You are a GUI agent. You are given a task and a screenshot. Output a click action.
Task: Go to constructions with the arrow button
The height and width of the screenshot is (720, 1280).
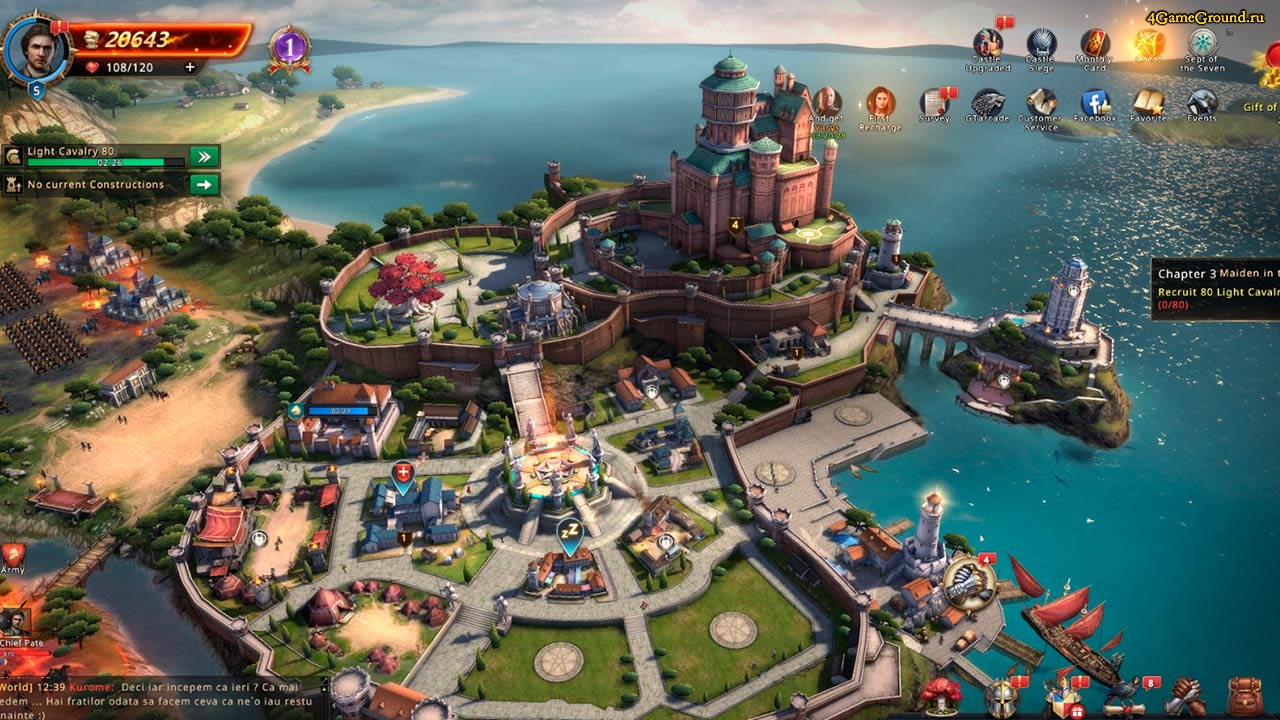tap(204, 184)
